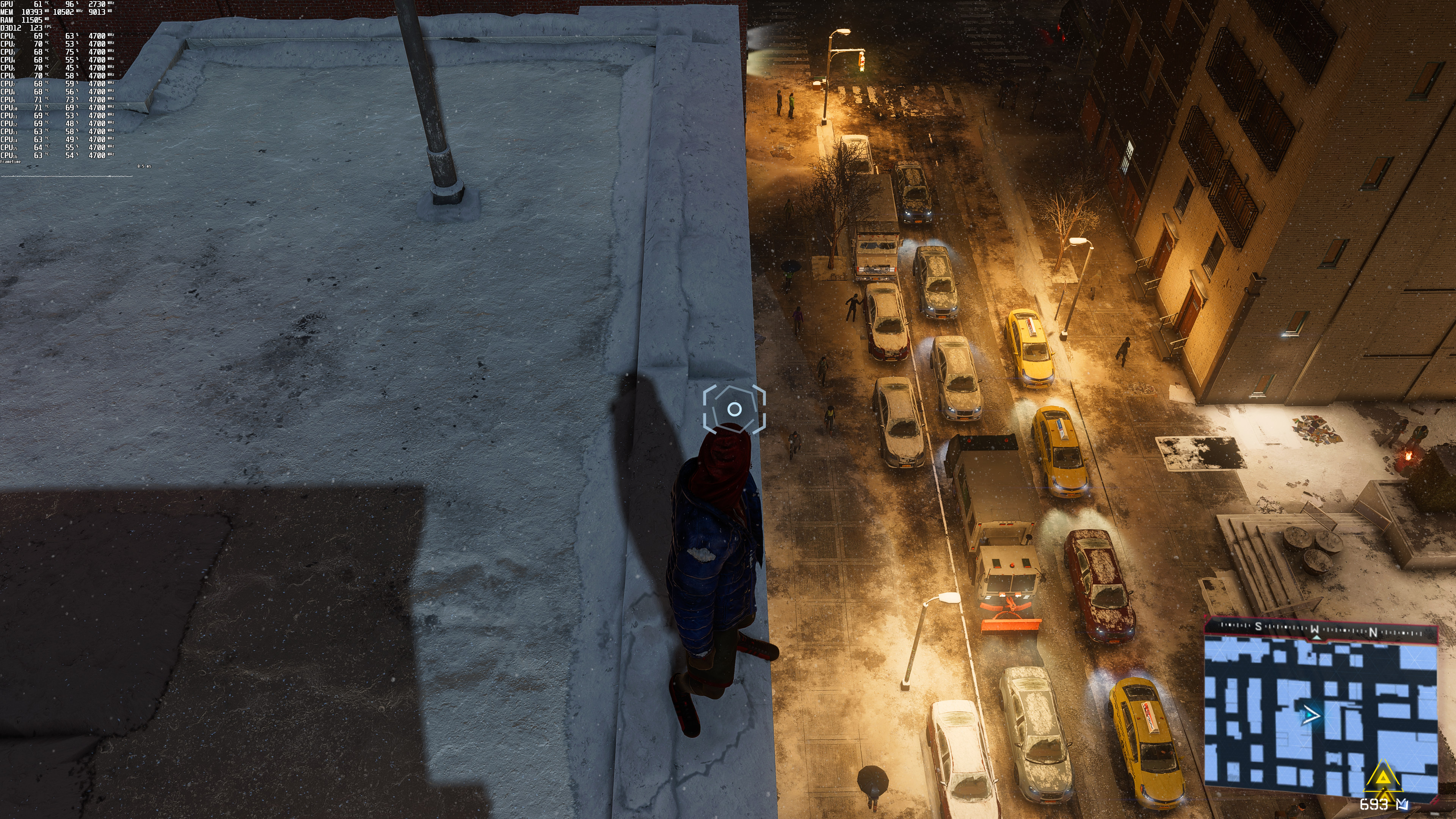Click the compass strip above the minimap

[x=1320, y=629]
